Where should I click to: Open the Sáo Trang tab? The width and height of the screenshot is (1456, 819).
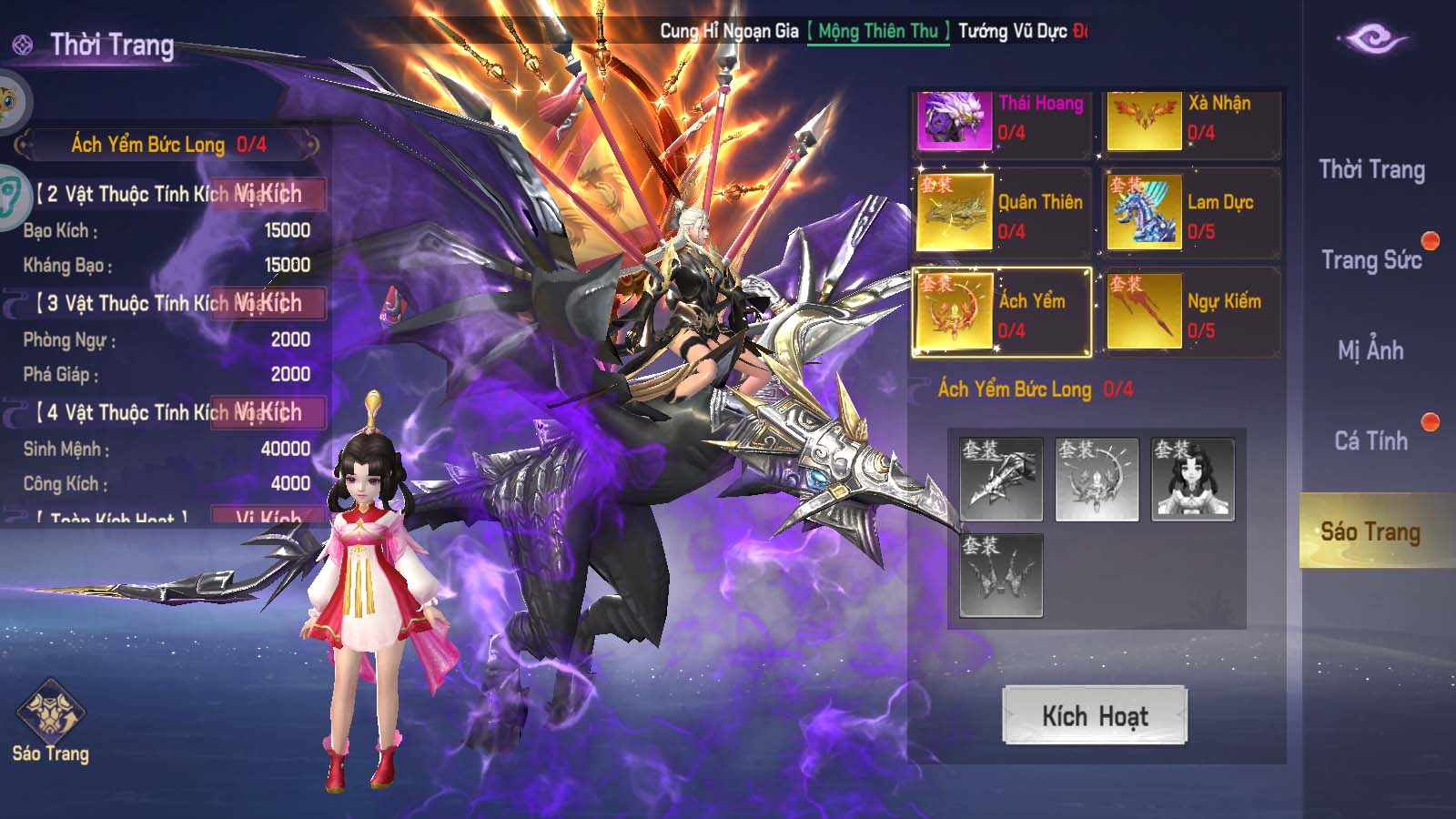[1371, 531]
